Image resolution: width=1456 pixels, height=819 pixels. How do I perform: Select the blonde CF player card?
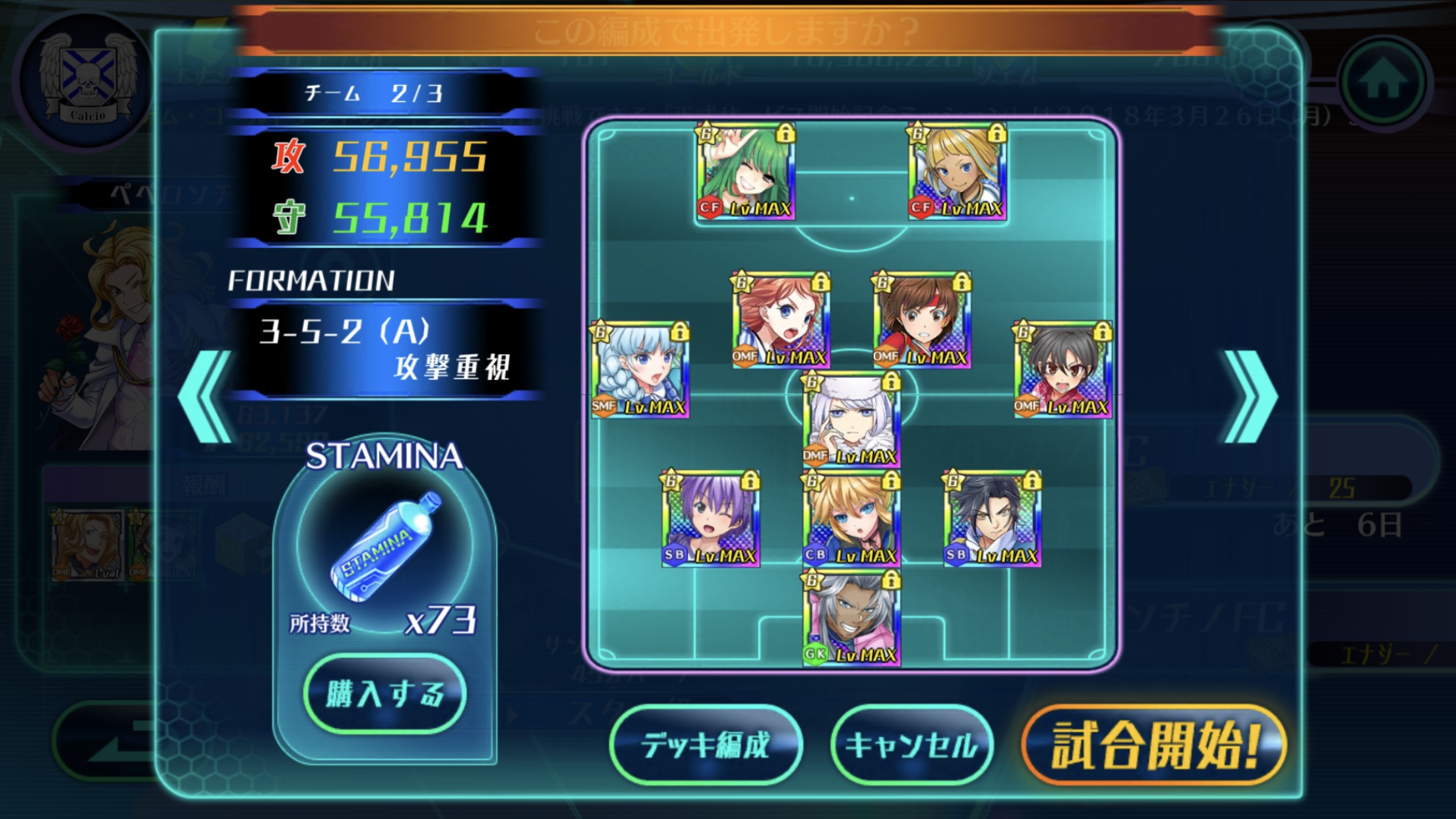coord(957,171)
